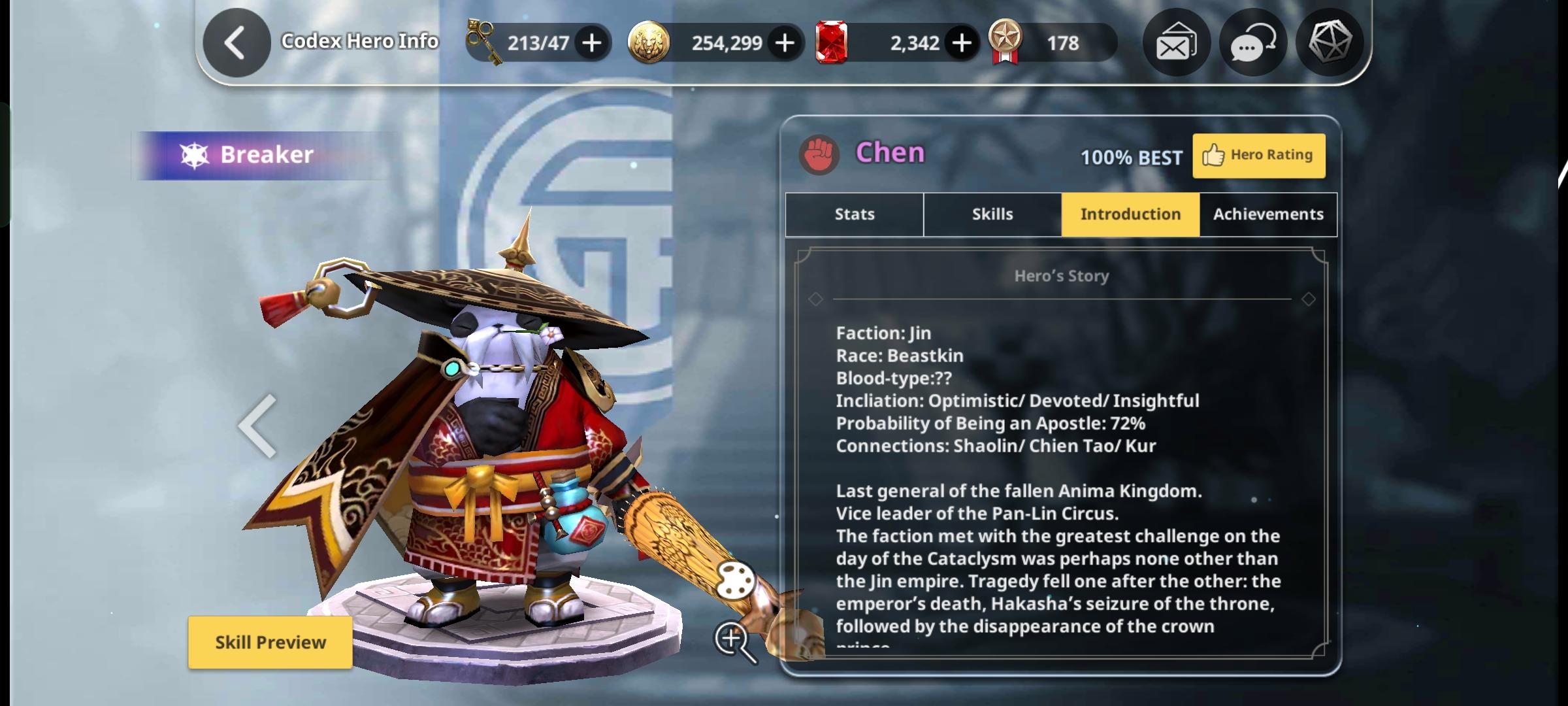Buy rubies with the plus button

tap(961, 43)
